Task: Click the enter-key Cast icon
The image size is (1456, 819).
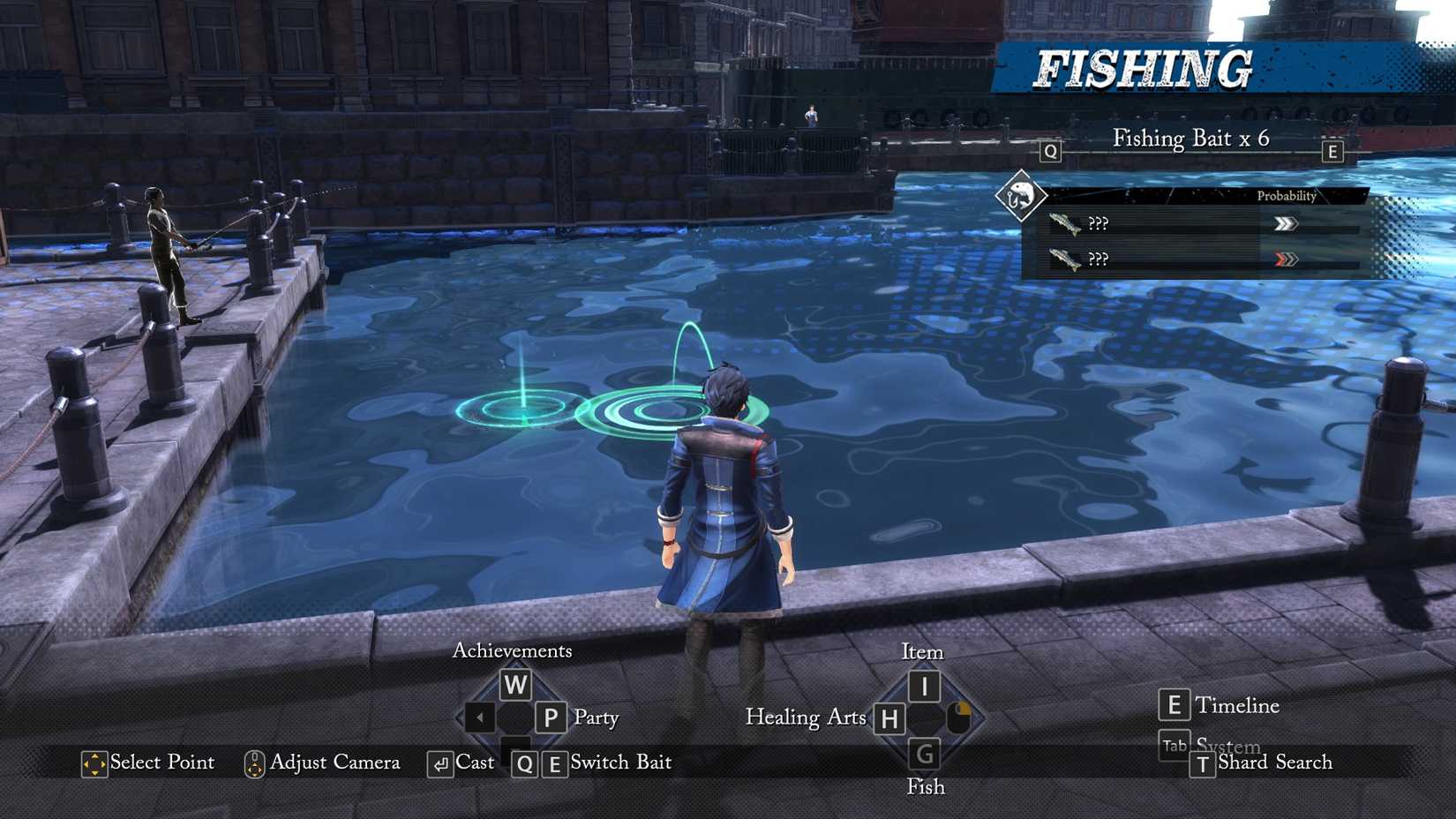Action: click(x=440, y=763)
